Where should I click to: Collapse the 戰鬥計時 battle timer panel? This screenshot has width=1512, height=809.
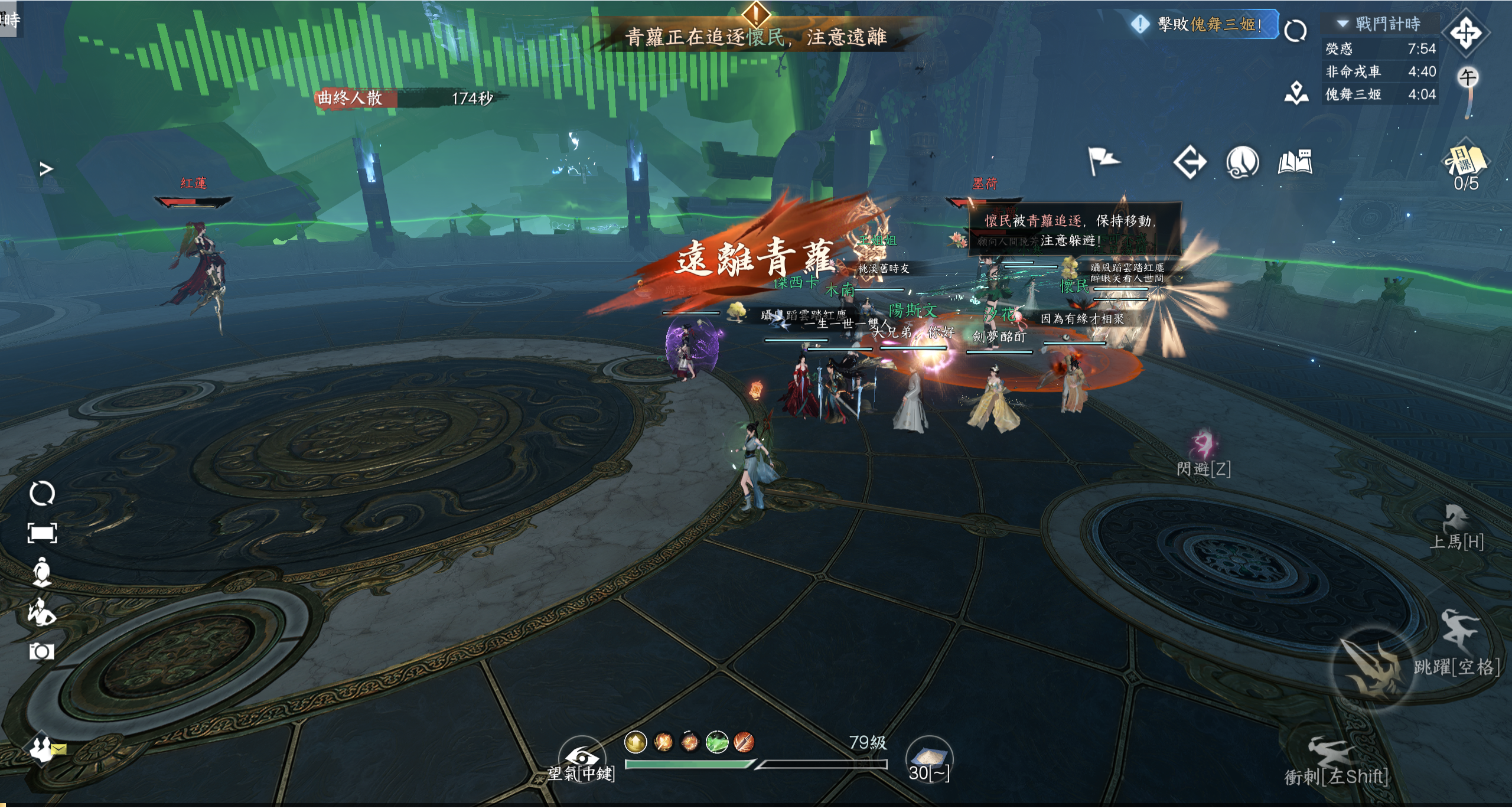1343,24
